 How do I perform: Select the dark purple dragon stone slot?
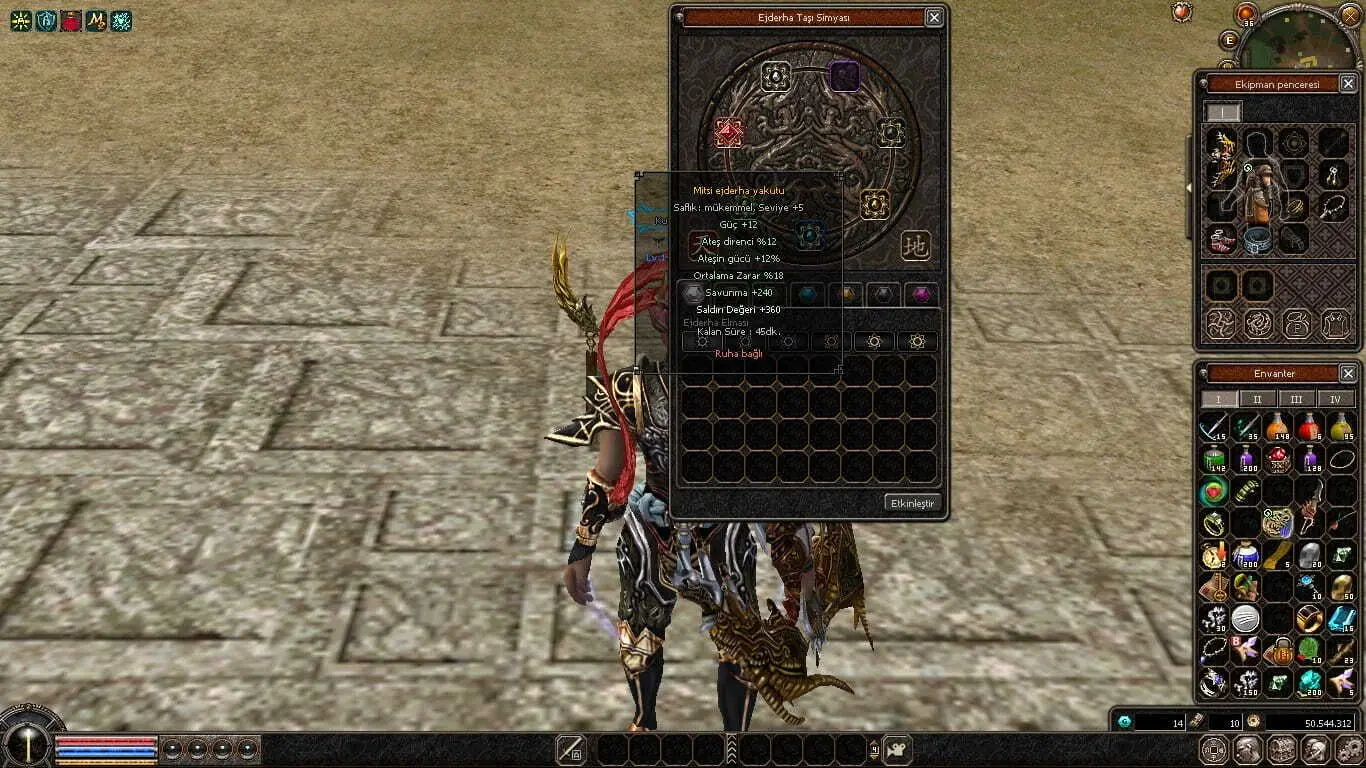pyautogui.click(x=845, y=76)
